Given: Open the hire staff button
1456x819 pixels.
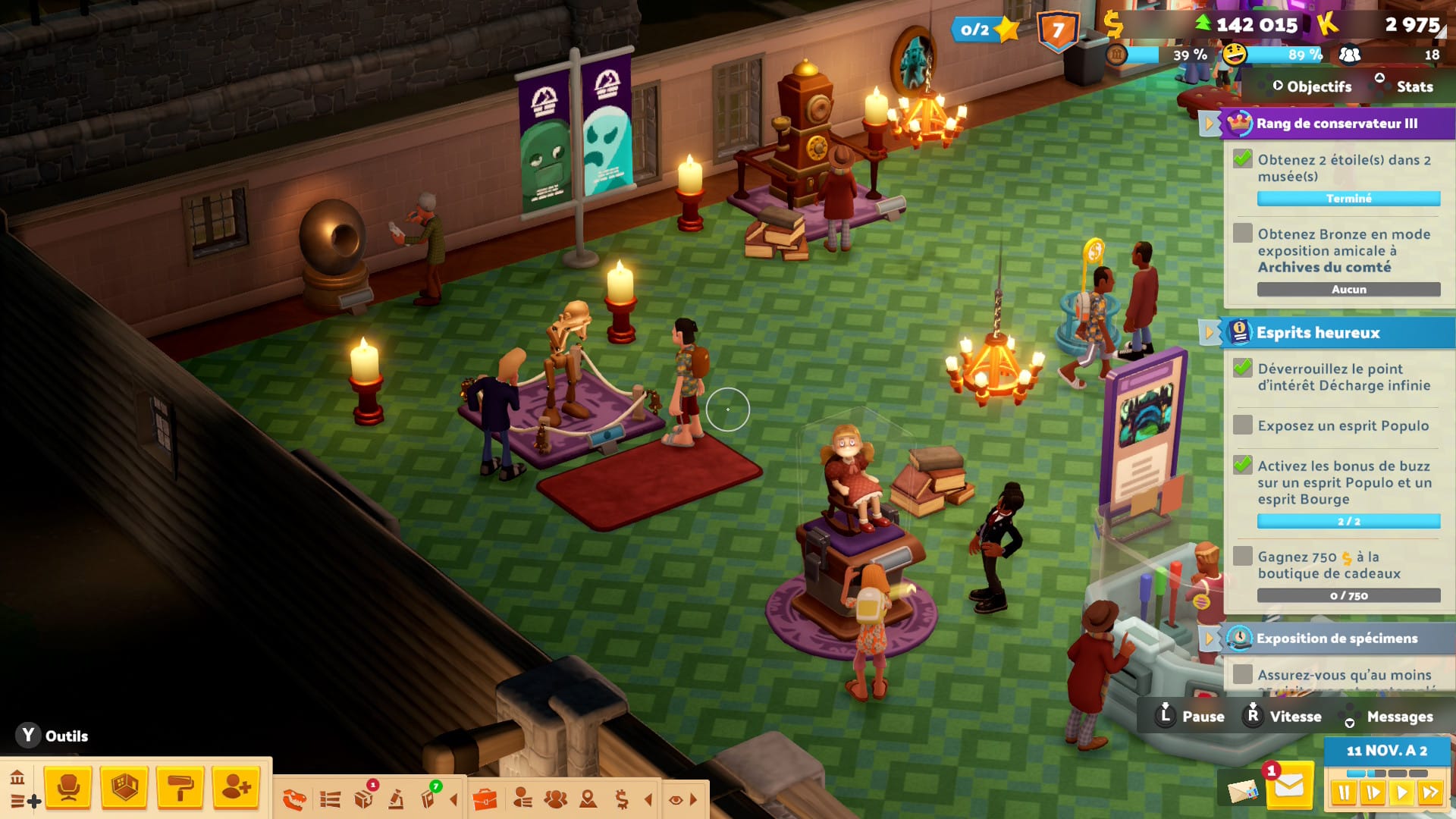Looking at the screenshot, I should (236, 789).
